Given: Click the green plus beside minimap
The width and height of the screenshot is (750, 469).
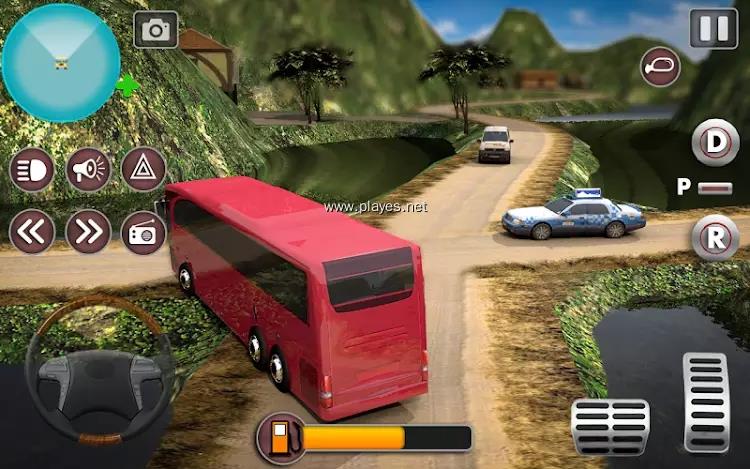Looking at the screenshot, I should (127, 86).
